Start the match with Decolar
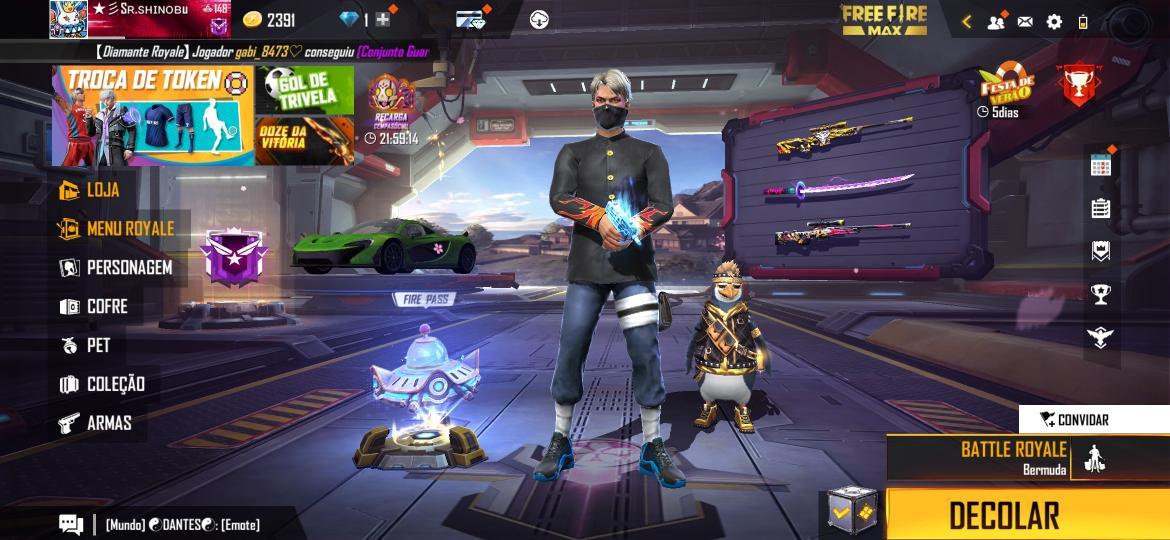Screen dimensions: 1170x540 (x=1004, y=515)
